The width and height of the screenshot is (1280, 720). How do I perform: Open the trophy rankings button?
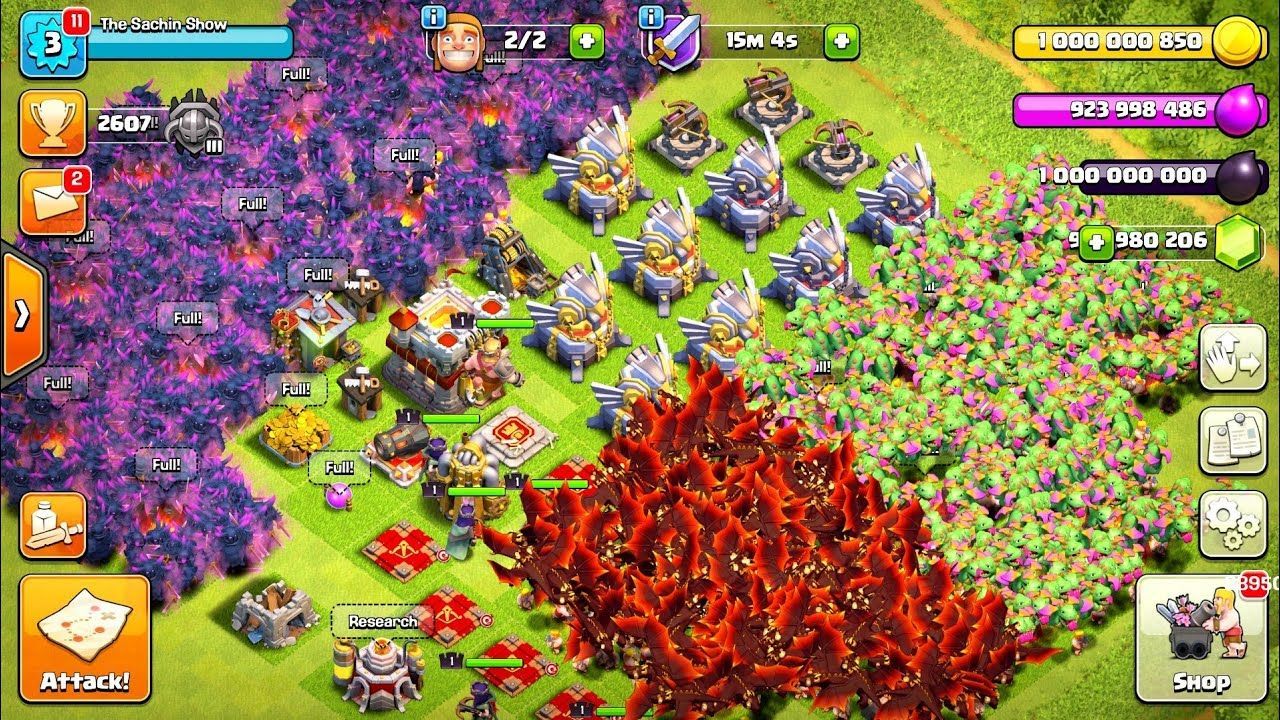click(52, 123)
